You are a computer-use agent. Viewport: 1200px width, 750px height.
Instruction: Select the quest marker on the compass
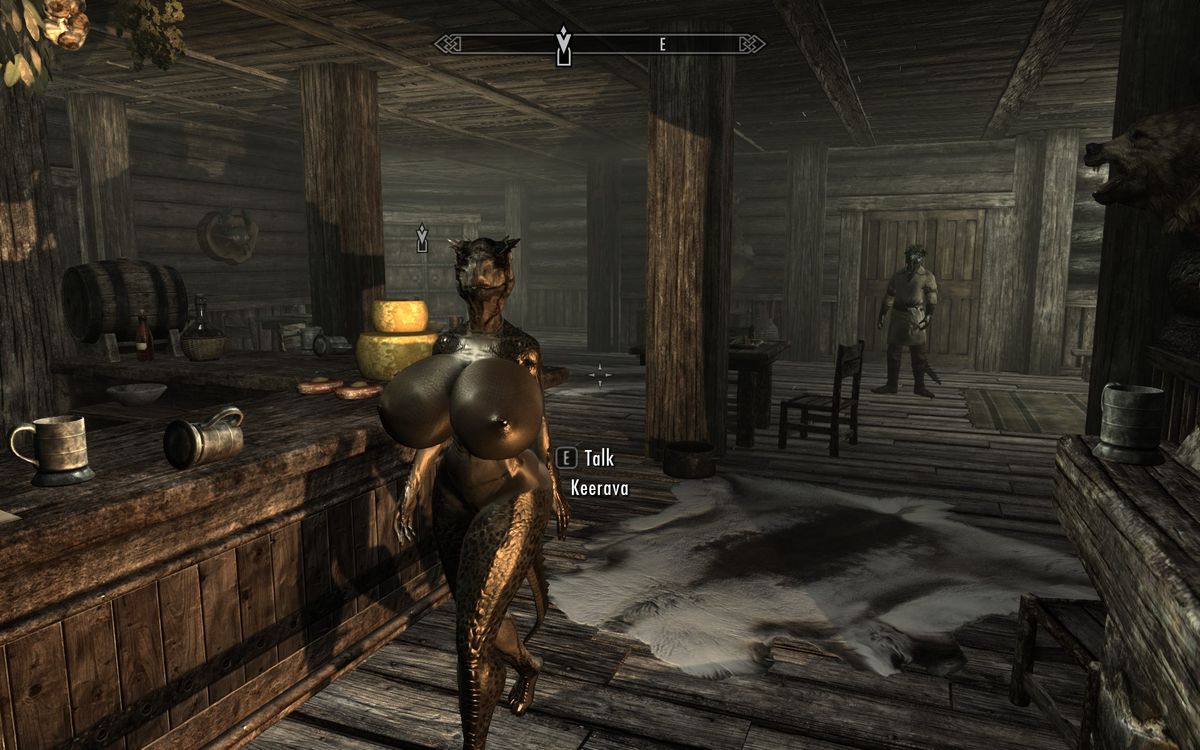pos(564,46)
